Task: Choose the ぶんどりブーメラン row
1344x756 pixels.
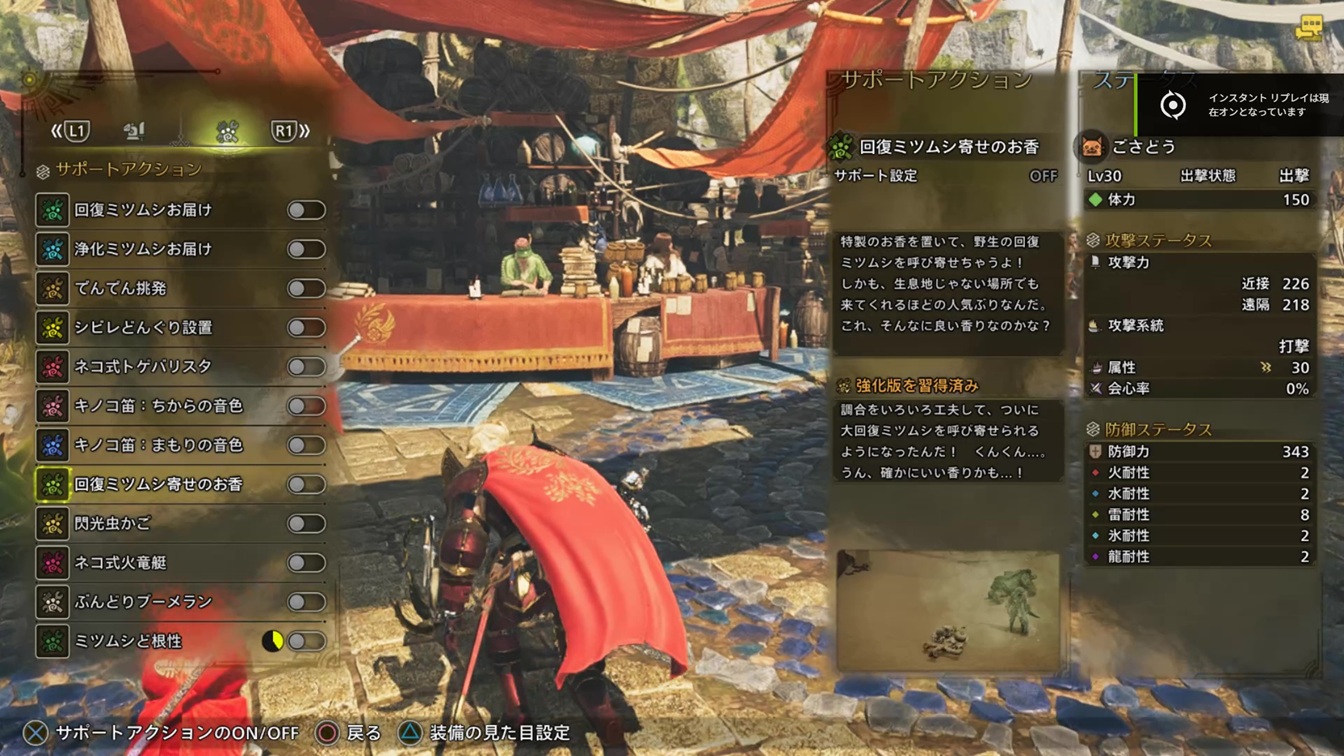Action: click(x=143, y=602)
